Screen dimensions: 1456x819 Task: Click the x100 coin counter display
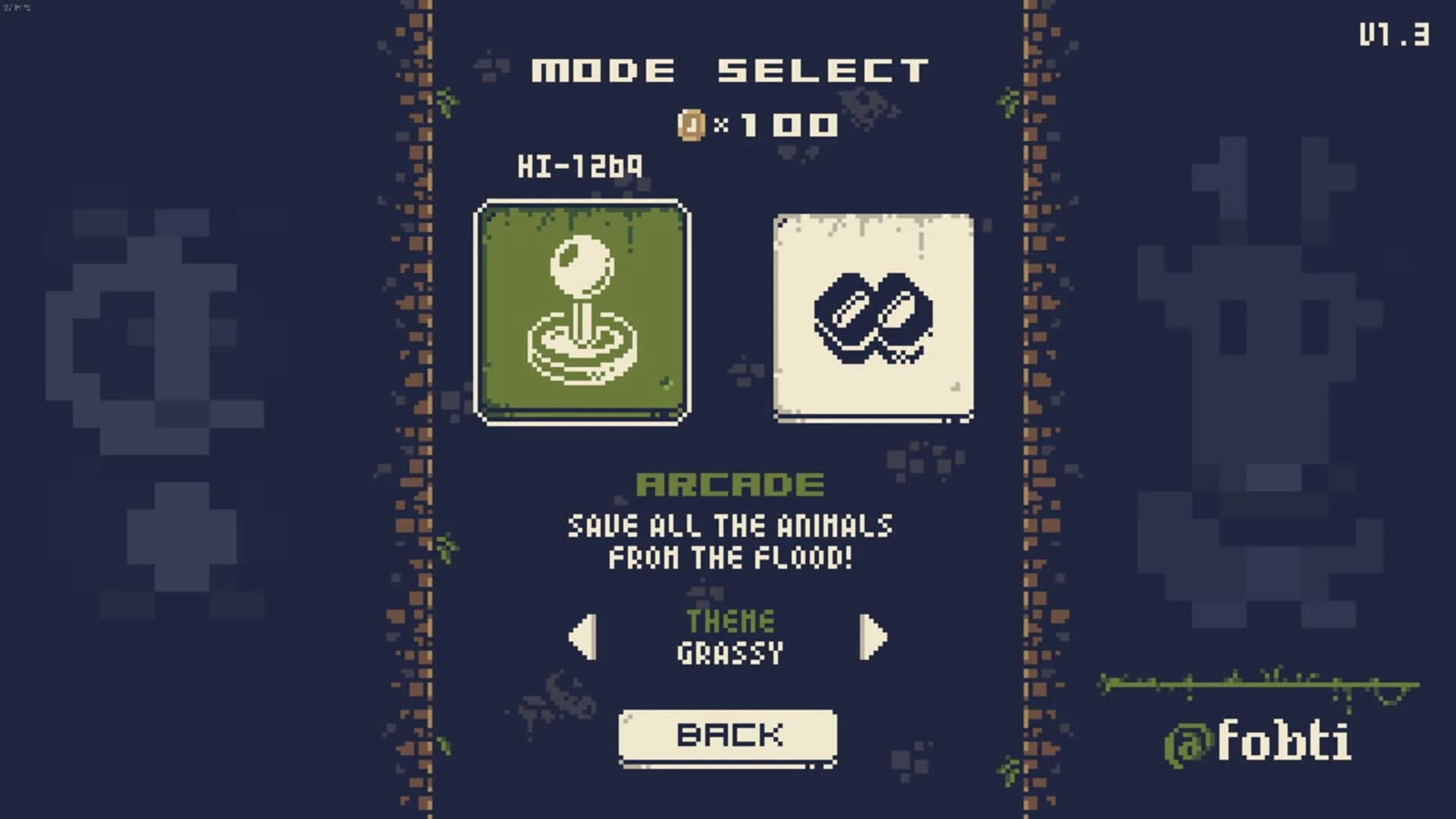758,126
